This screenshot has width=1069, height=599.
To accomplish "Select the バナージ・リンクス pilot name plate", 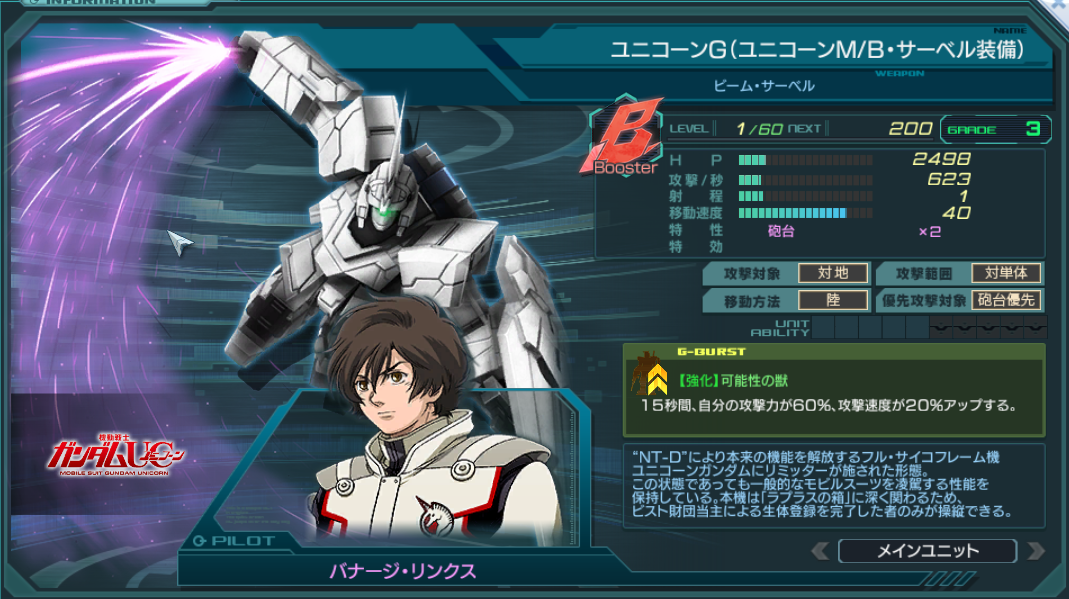I will coord(403,571).
